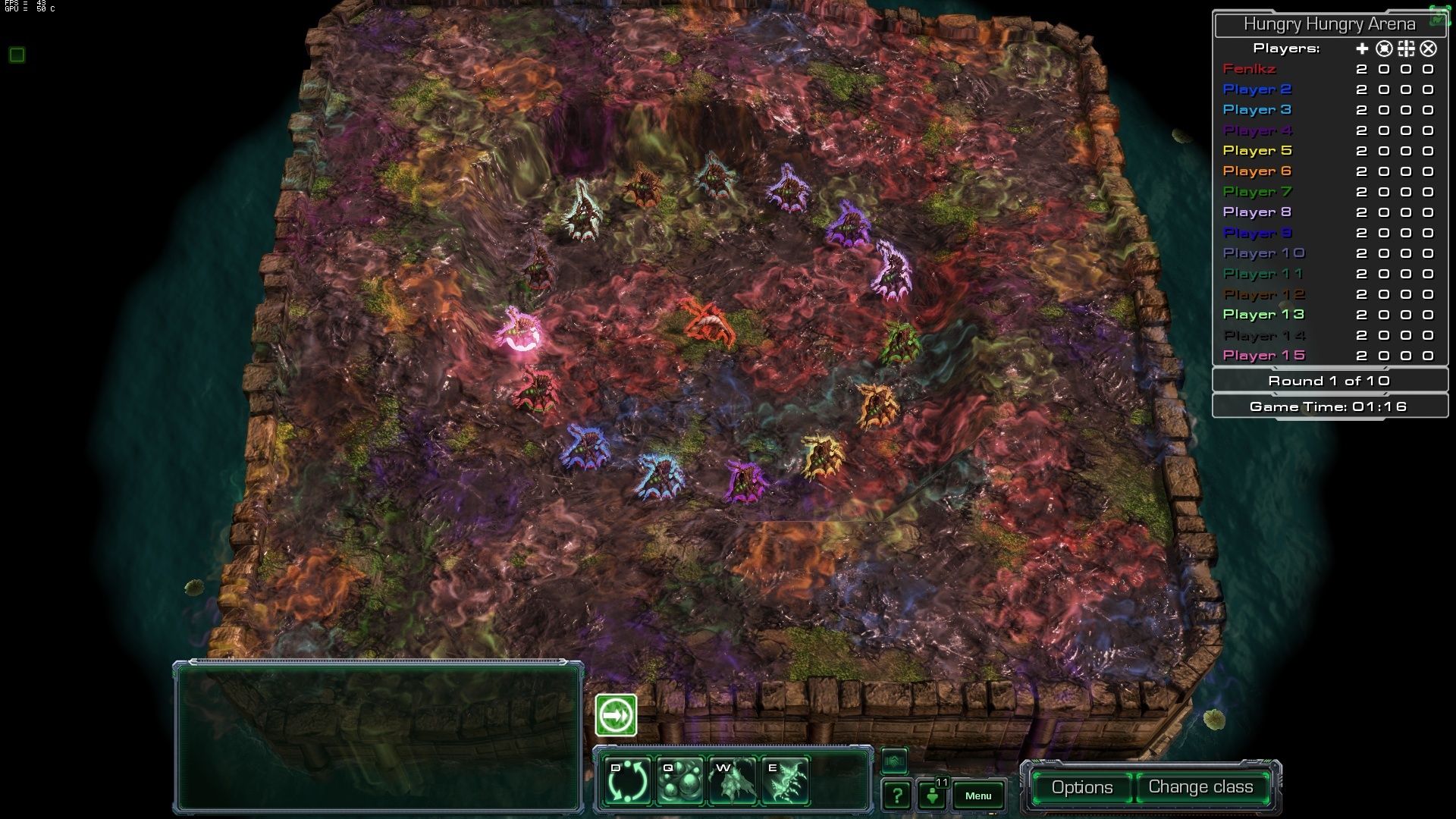Image resolution: width=1456 pixels, height=819 pixels.
Task: Pick Player 13 in the players list
Action: [x=1263, y=315]
